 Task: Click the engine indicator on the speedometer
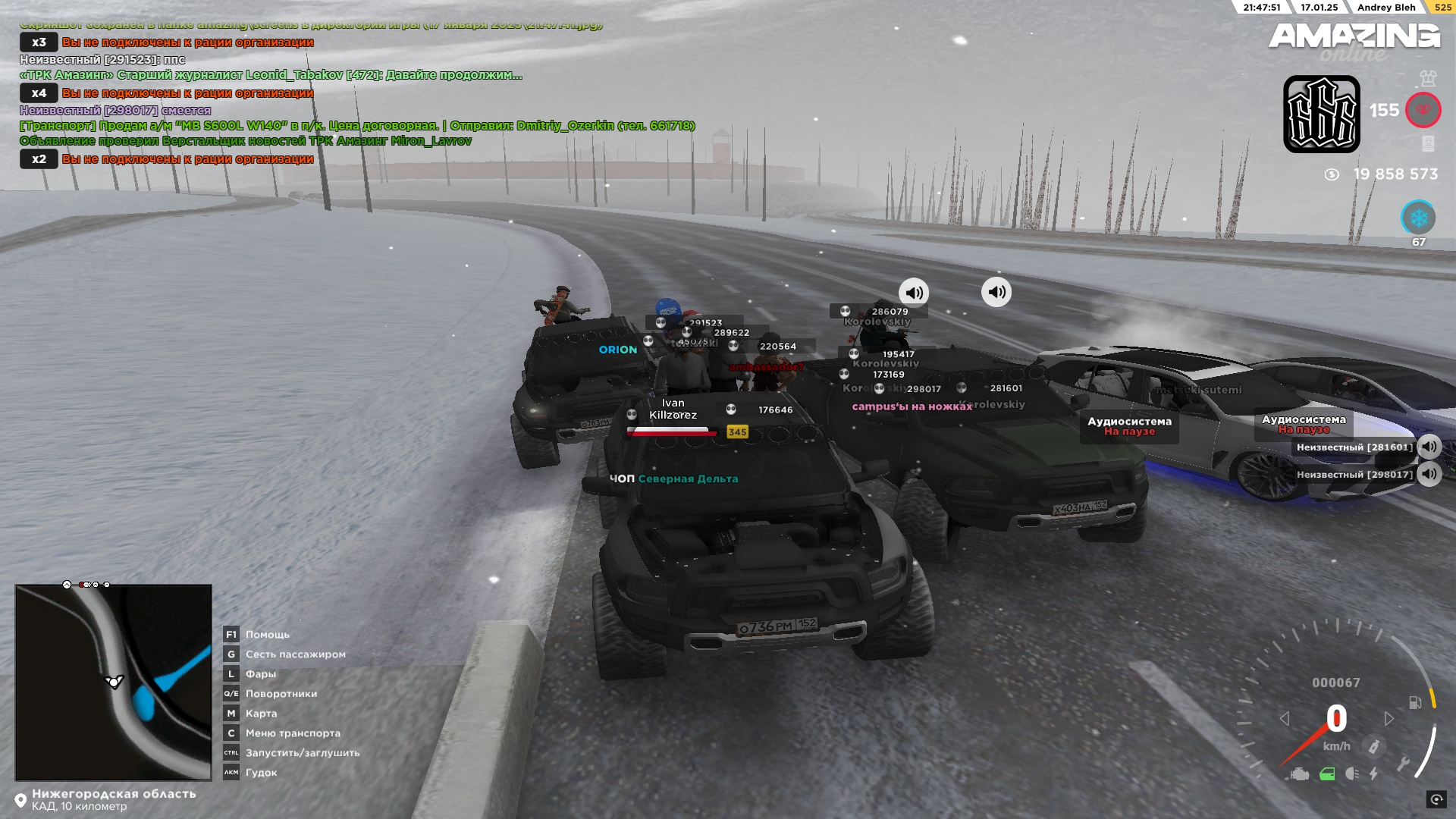[1299, 774]
